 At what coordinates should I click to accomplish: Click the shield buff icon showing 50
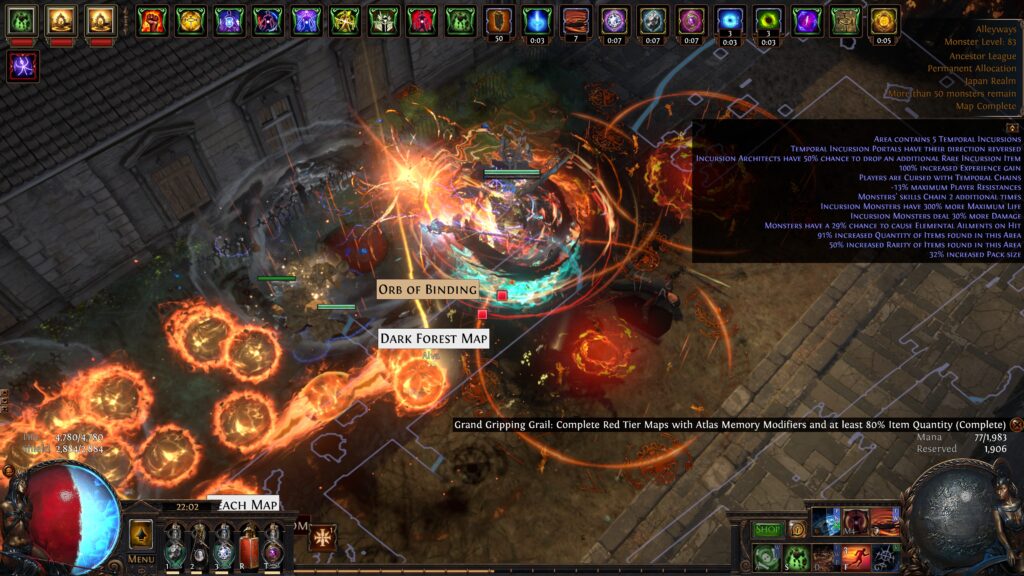click(x=498, y=20)
